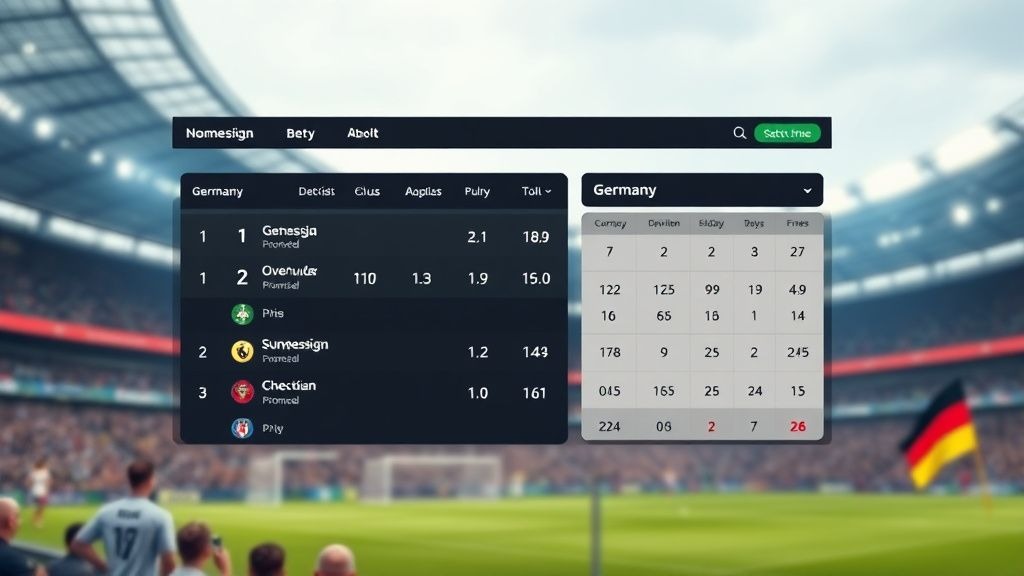Sort by the Pulry column header
This screenshot has height=576, width=1024.
[477, 191]
